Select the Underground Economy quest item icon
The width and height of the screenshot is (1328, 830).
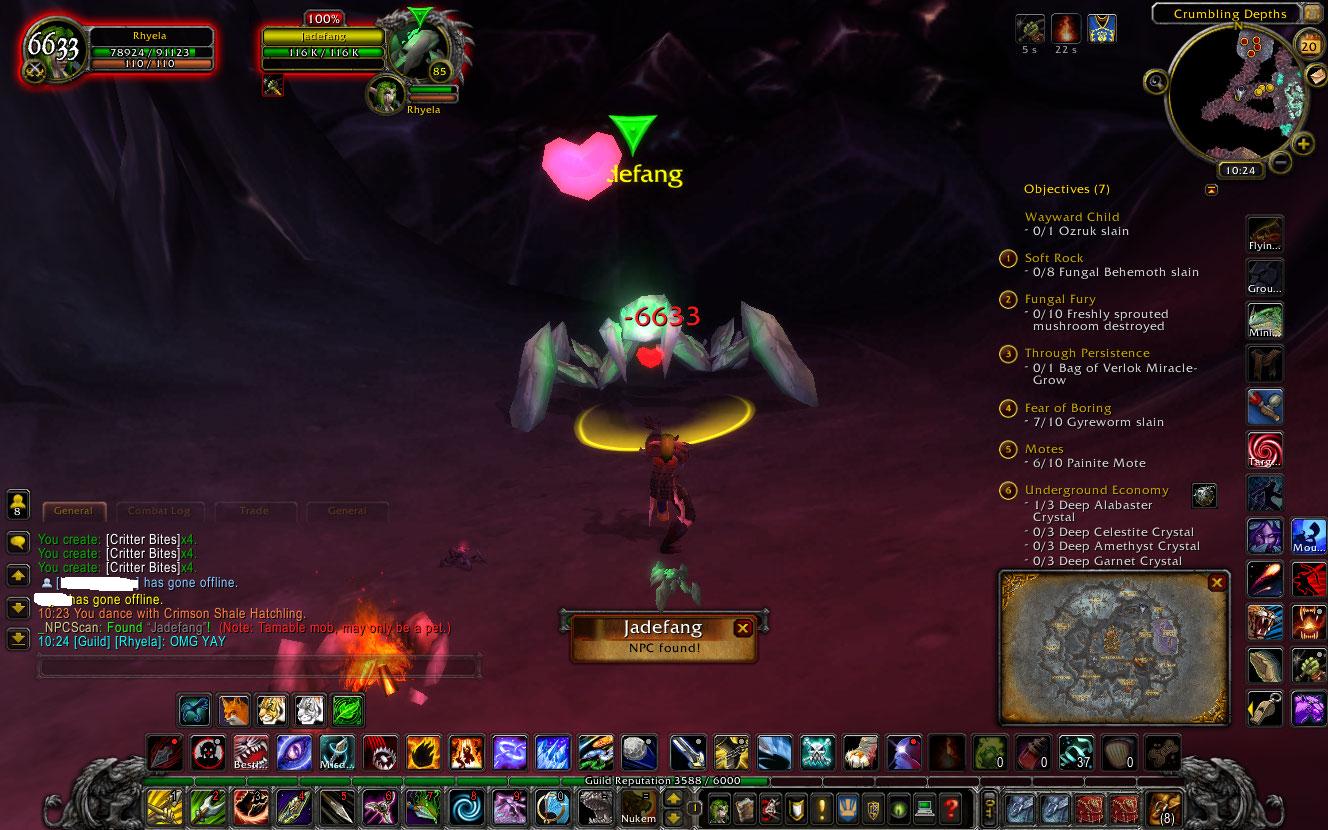1204,495
